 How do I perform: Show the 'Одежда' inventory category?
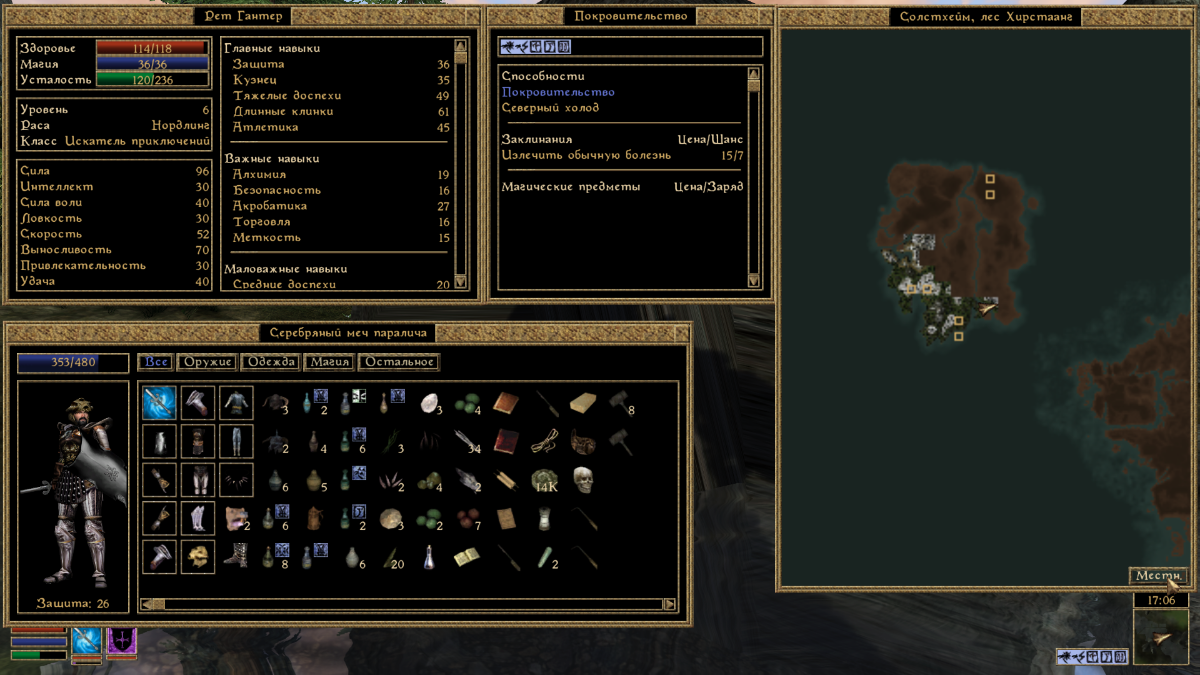click(270, 362)
